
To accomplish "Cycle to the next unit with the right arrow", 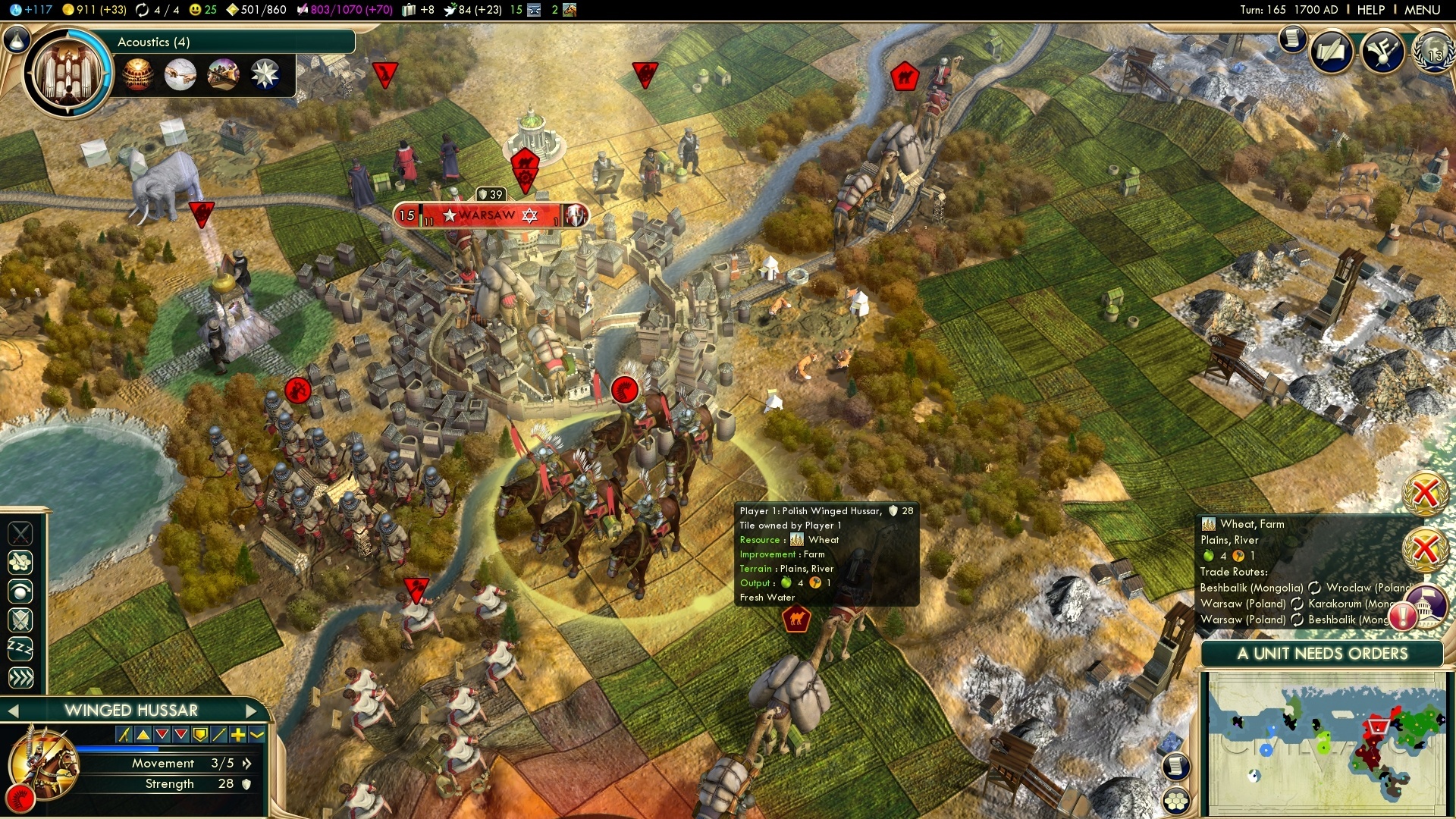I will click(253, 711).
